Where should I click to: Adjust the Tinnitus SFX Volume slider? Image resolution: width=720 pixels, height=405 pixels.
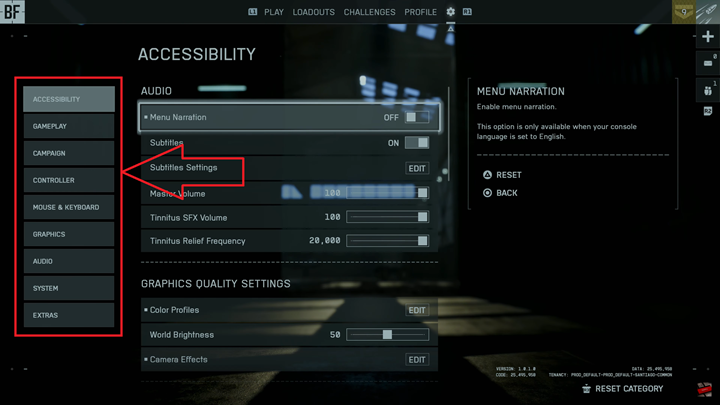pyautogui.click(x=387, y=217)
